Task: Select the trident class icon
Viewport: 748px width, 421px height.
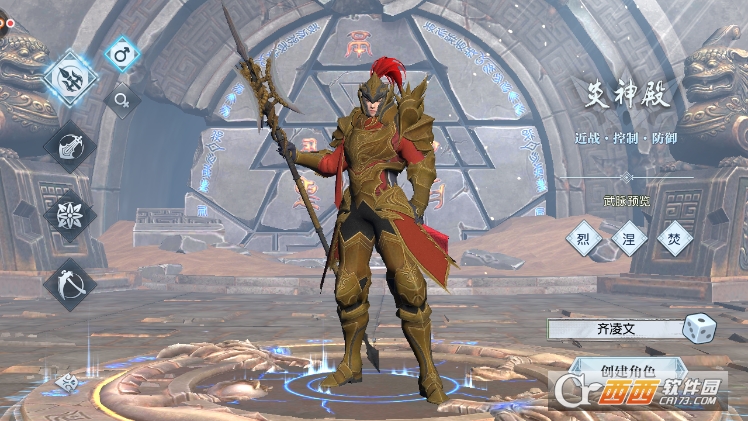Action: coord(71,78)
